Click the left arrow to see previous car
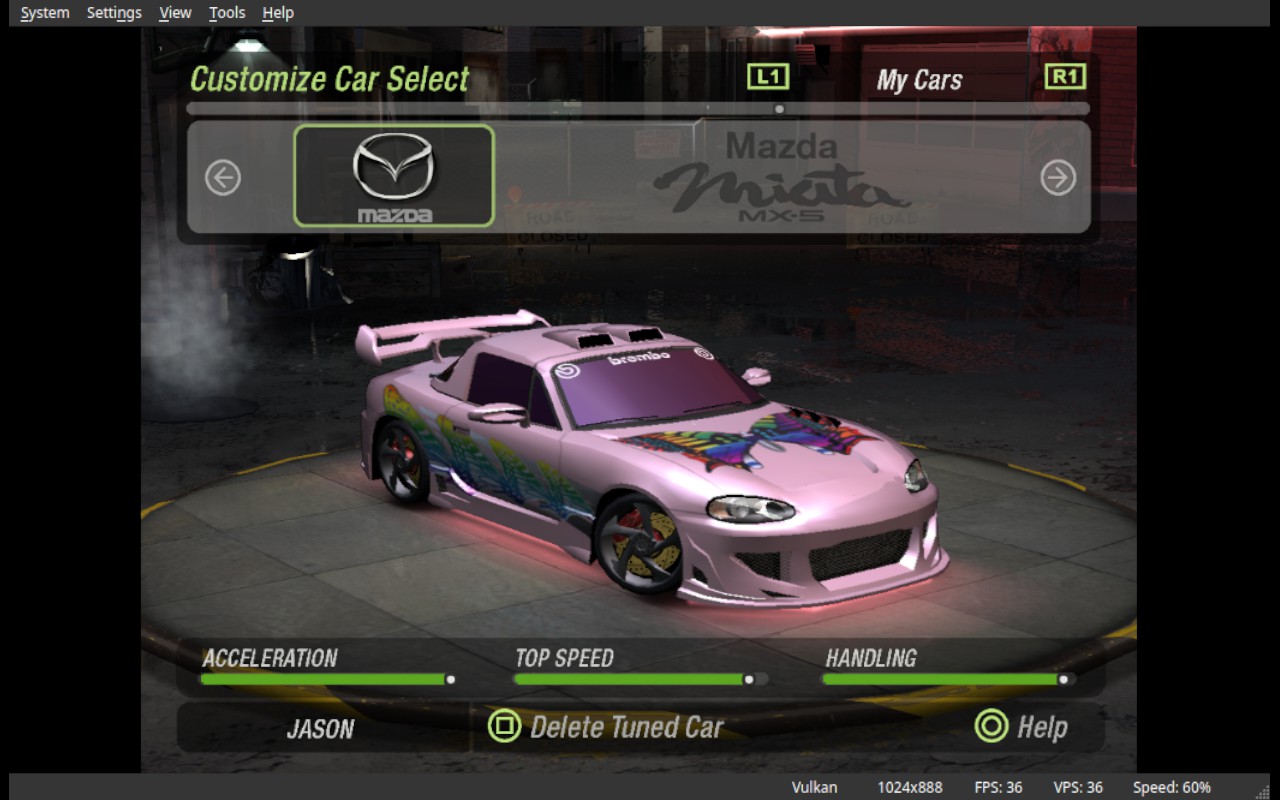1280x800 pixels. [x=223, y=178]
